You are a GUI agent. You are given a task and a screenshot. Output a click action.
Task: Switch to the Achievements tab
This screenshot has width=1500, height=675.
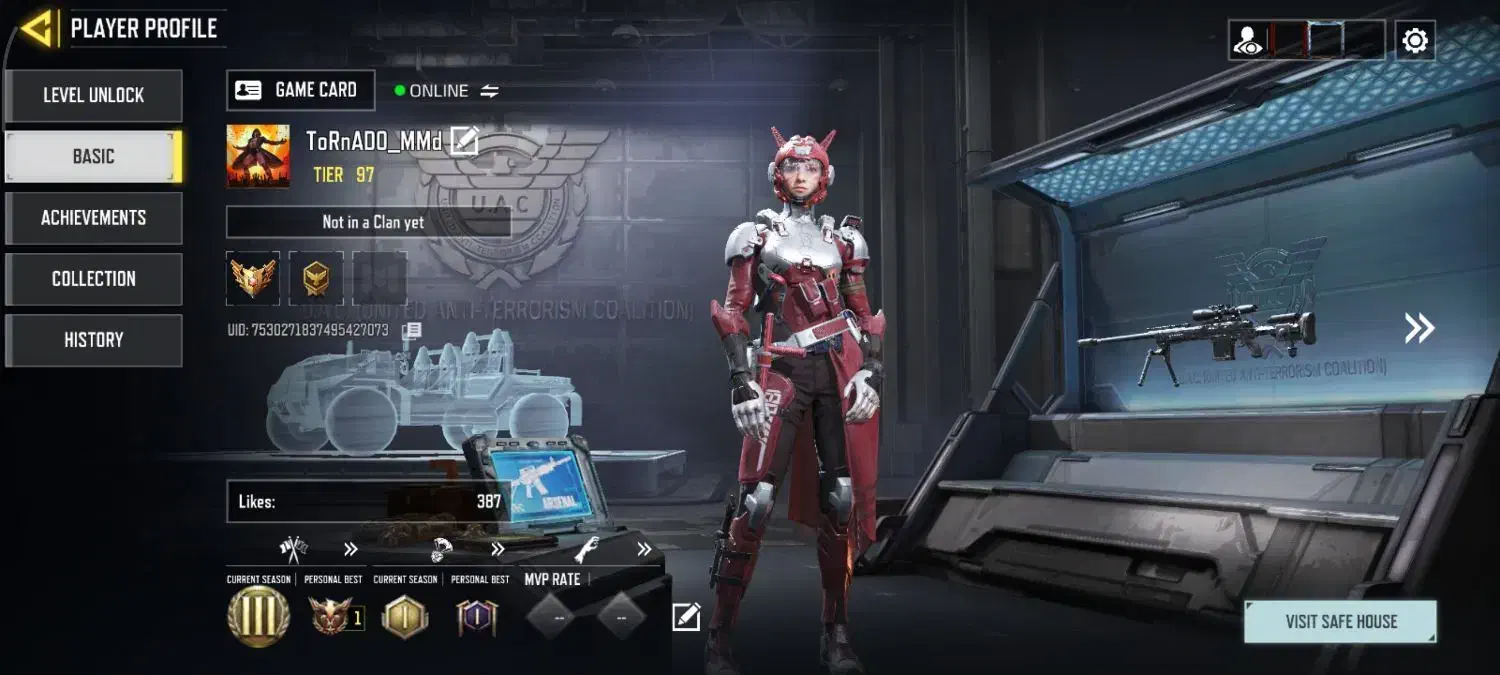(93, 218)
